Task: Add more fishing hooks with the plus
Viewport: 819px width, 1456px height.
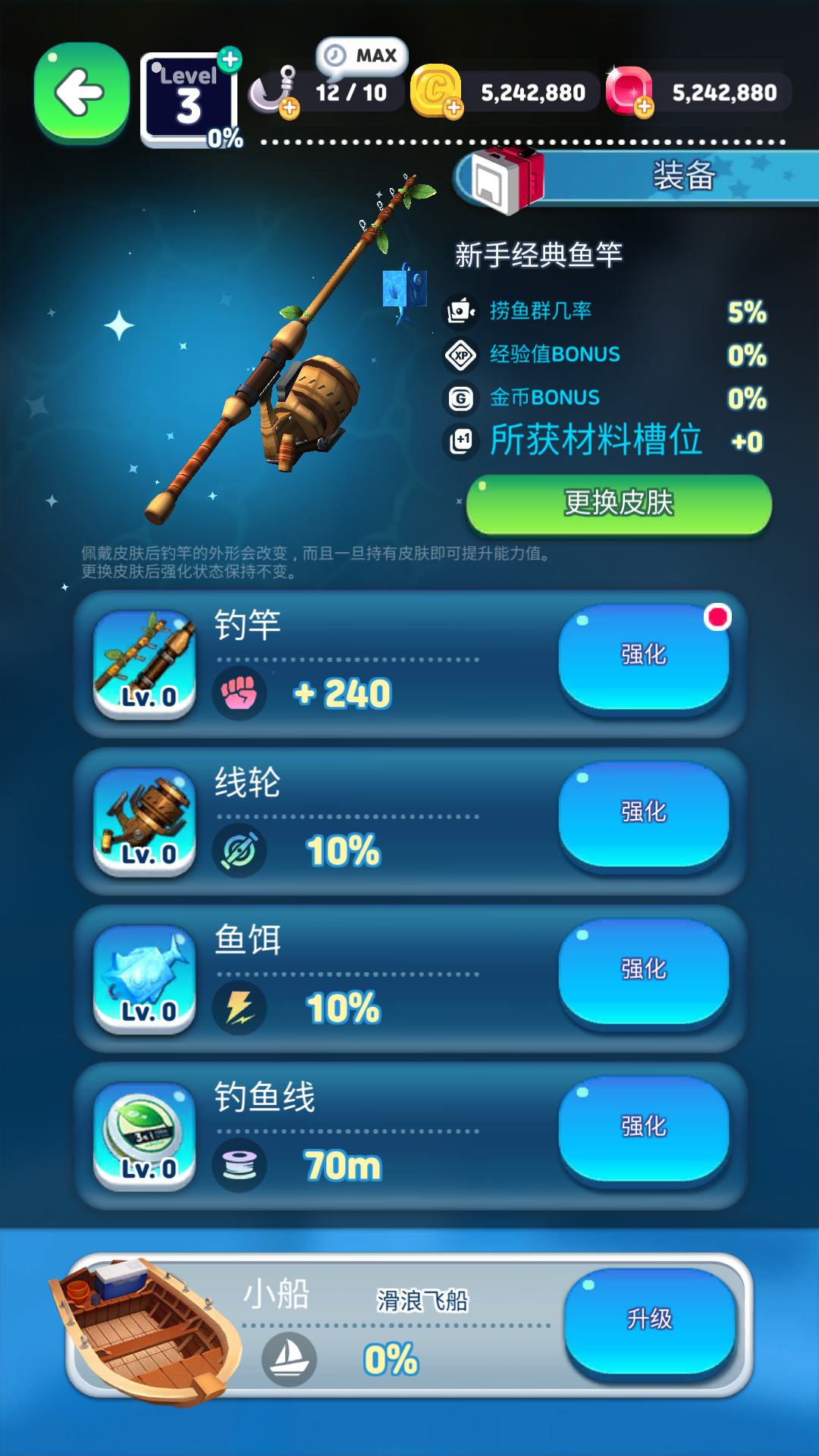Action: pyautogui.click(x=289, y=109)
